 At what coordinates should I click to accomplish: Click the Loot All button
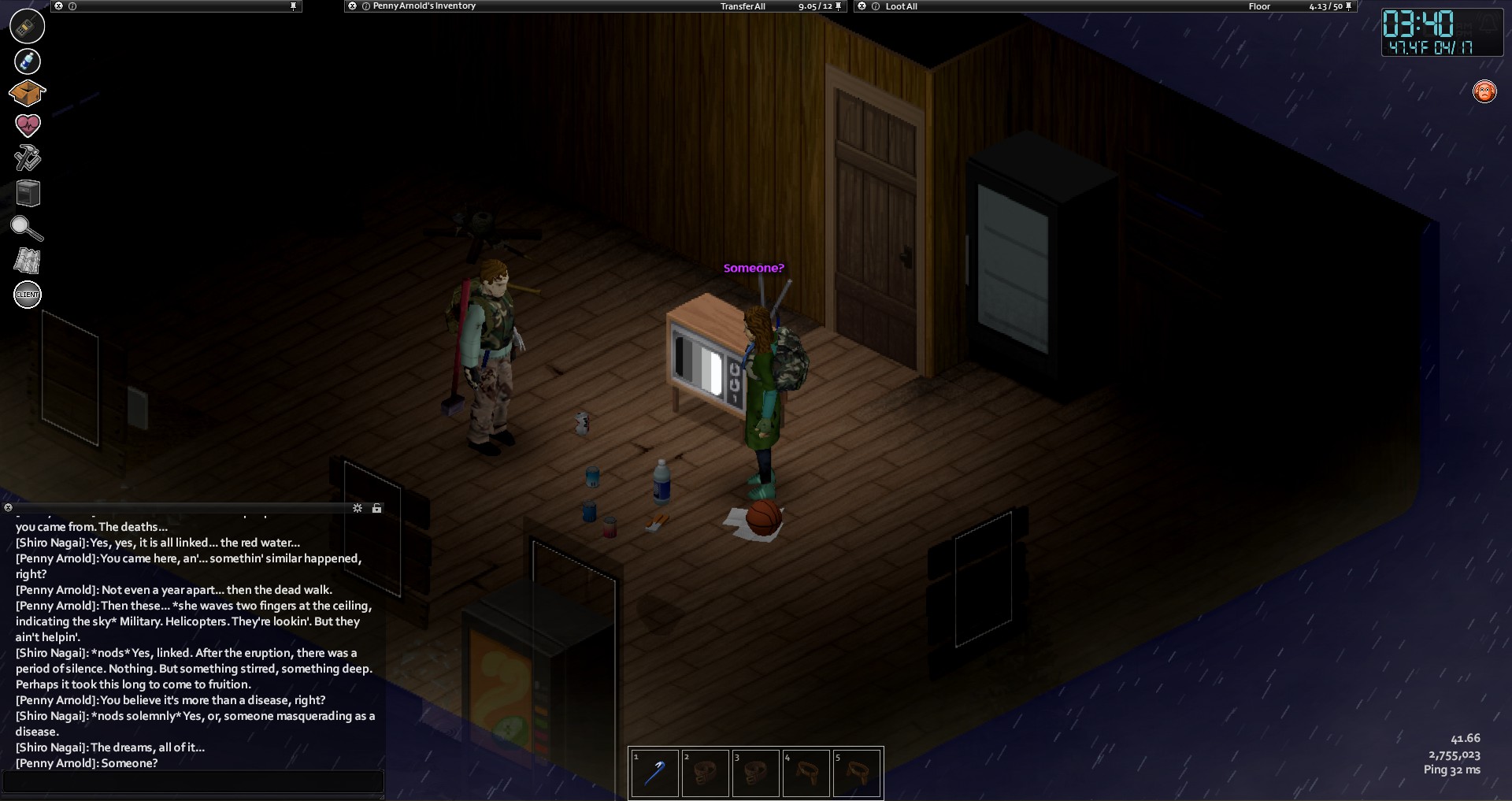click(901, 6)
